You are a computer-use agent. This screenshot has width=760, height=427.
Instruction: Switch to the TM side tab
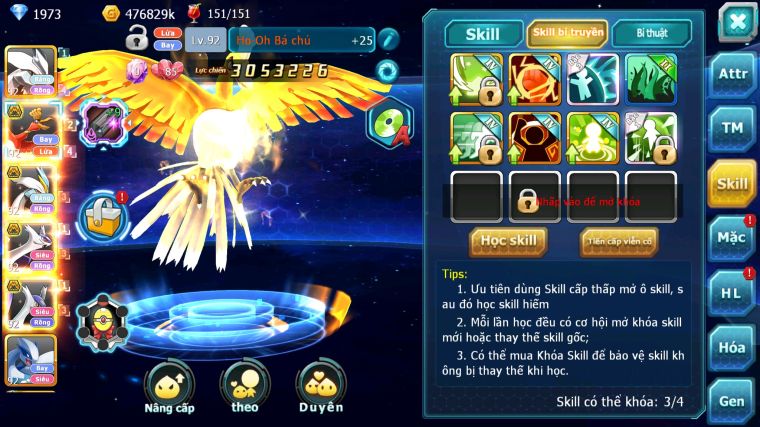pos(731,128)
